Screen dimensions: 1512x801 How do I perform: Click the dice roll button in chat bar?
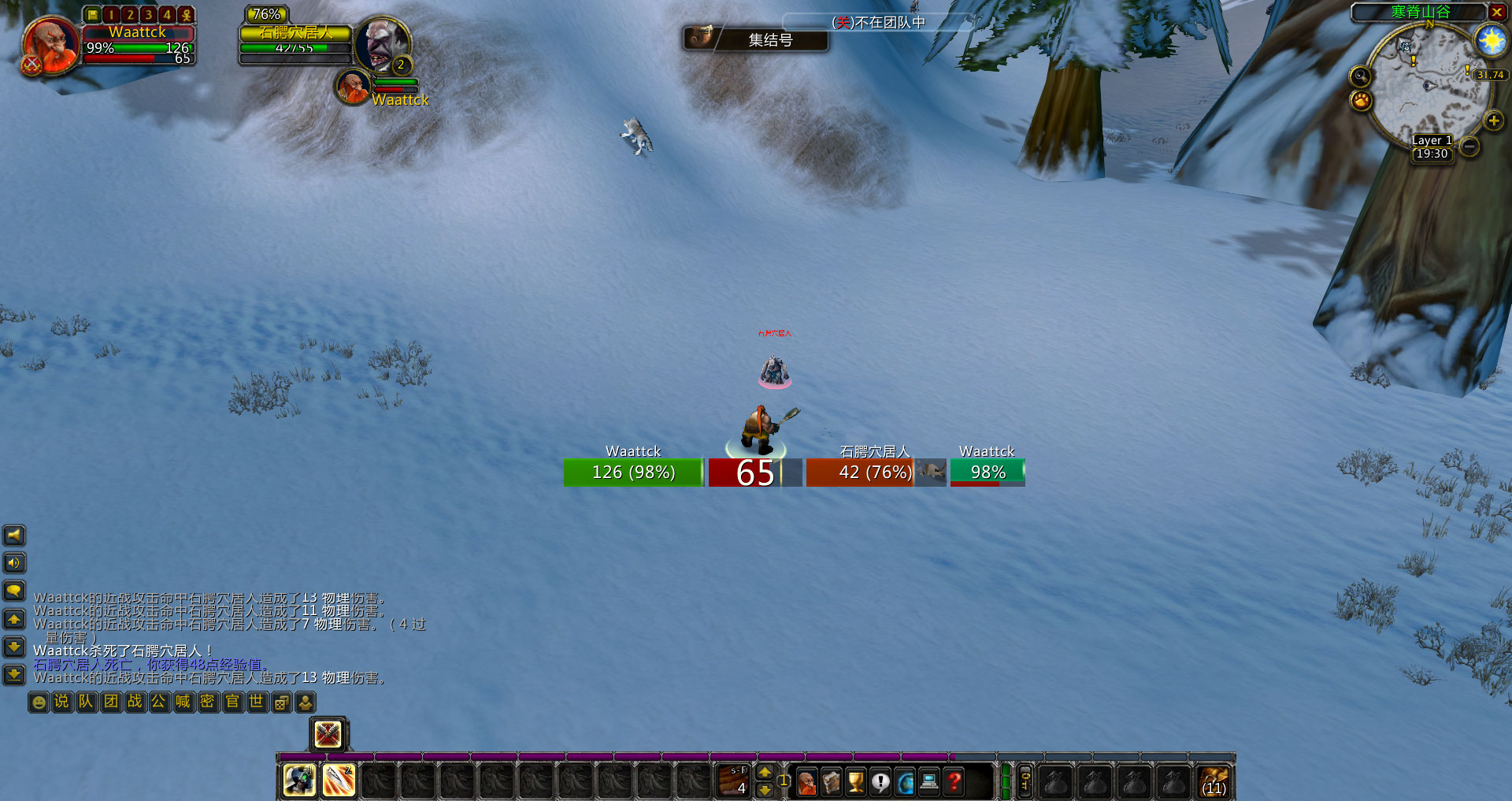click(x=281, y=702)
